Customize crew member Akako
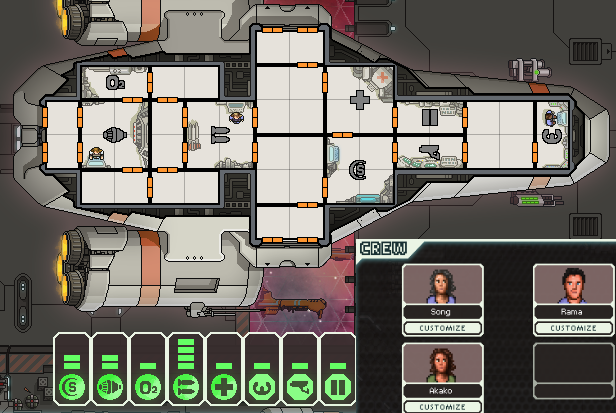Viewport: 616px width, 413px height. pyautogui.click(x=442, y=407)
